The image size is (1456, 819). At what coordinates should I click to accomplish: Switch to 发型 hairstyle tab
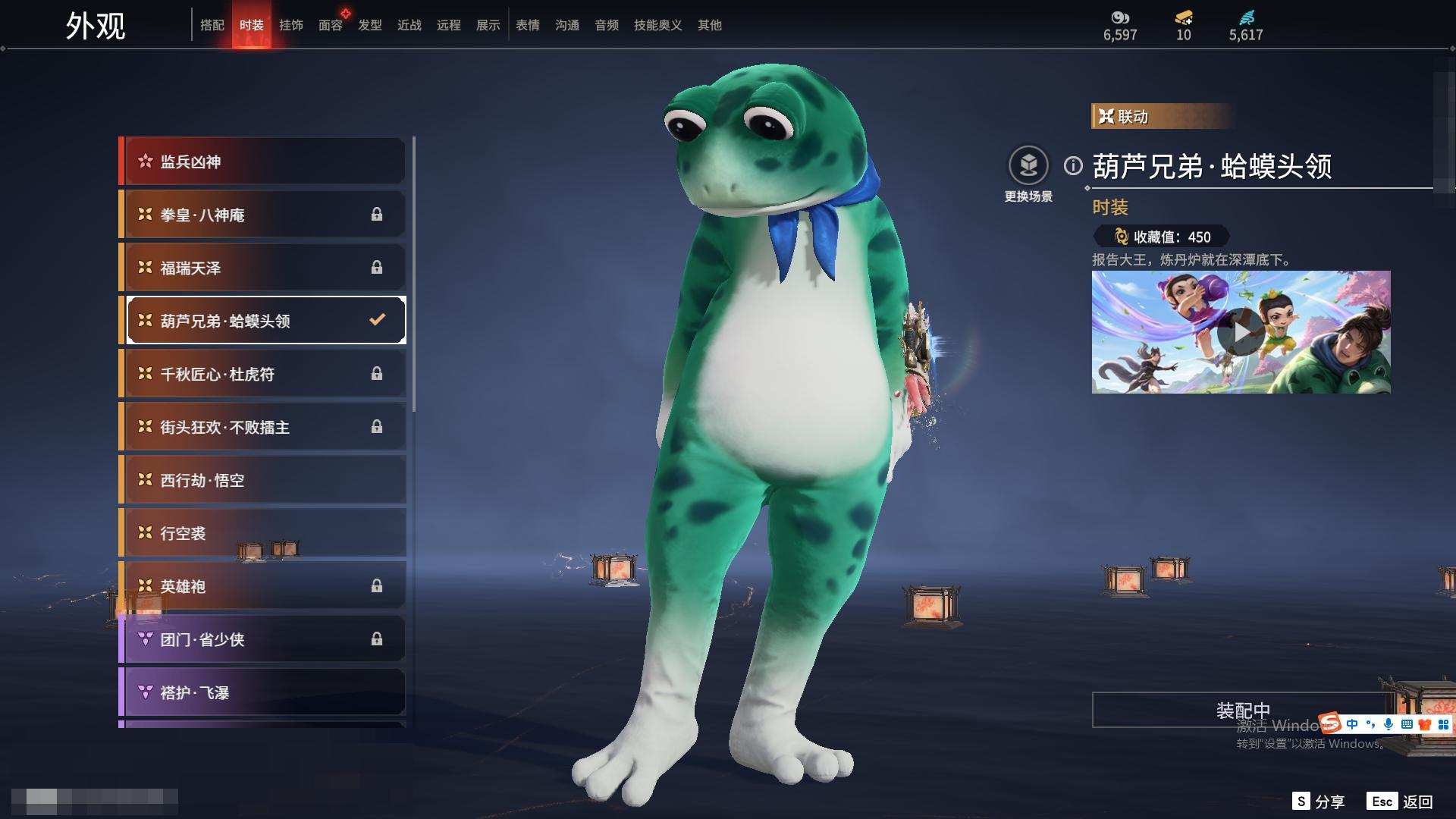pos(370,25)
